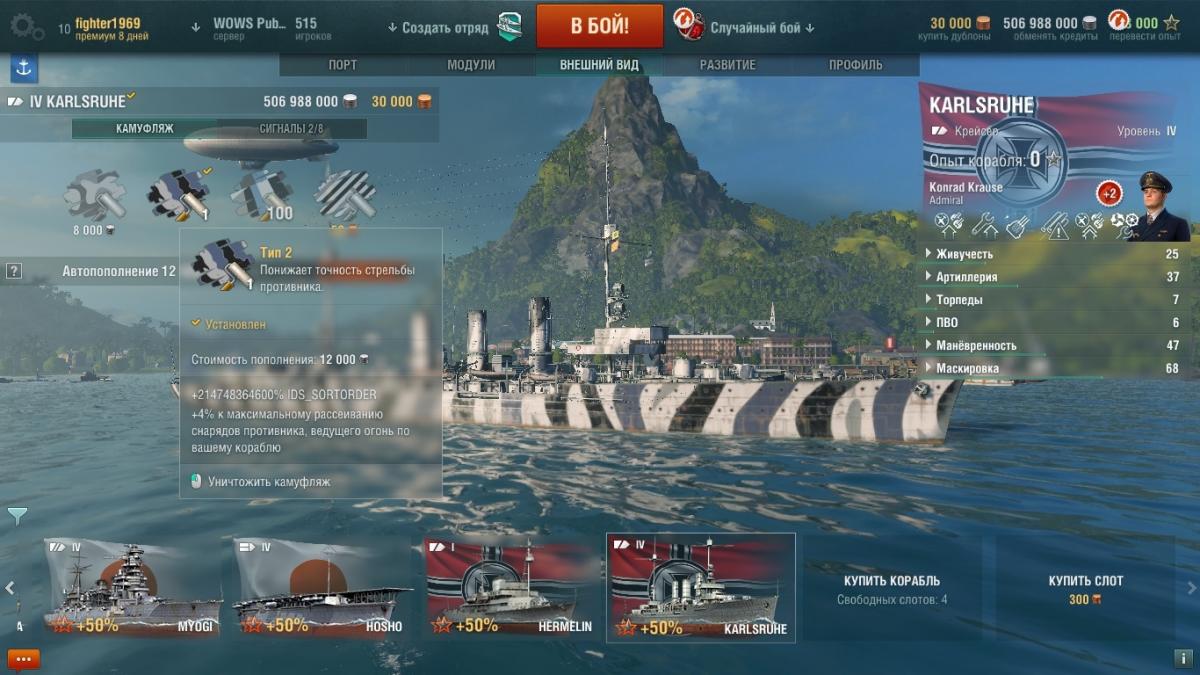
Task: Go to the РАЗВИТИЕ tab
Action: click(727, 65)
